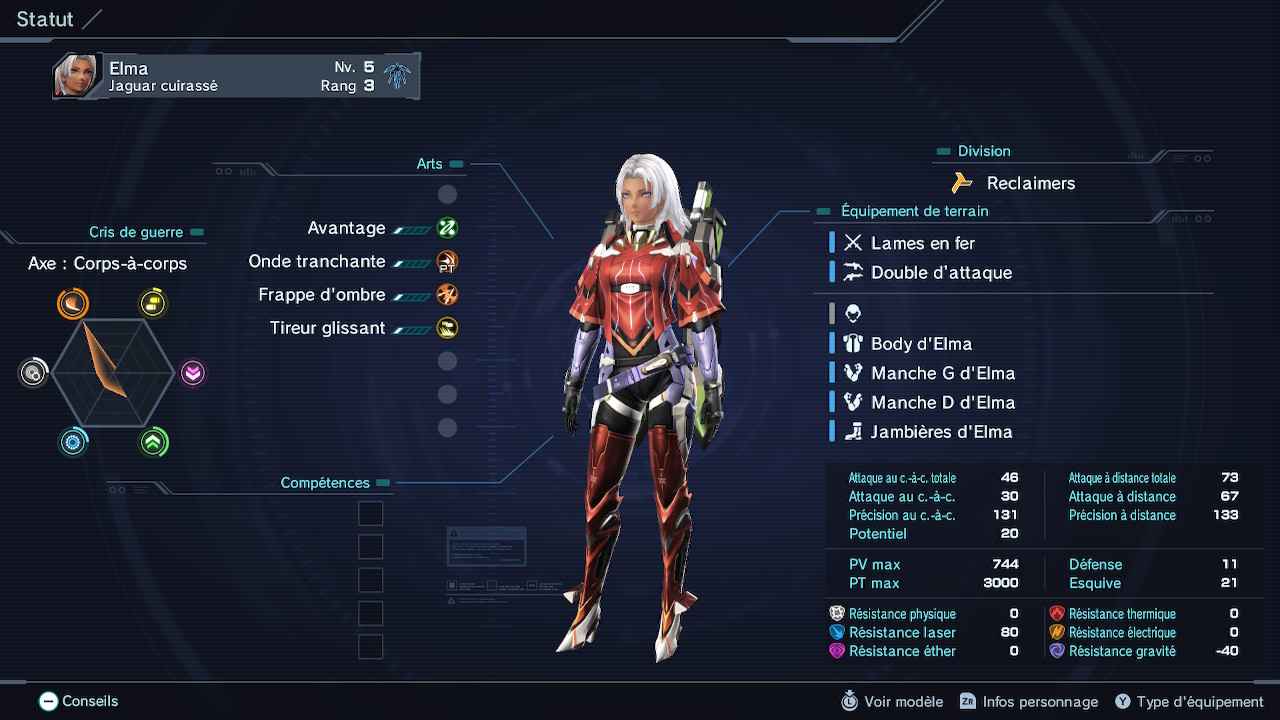Screen dimensions: 1280x720
Task: Click the empty head gear slot
Action: pyautogui.click(x=853, y=314)
